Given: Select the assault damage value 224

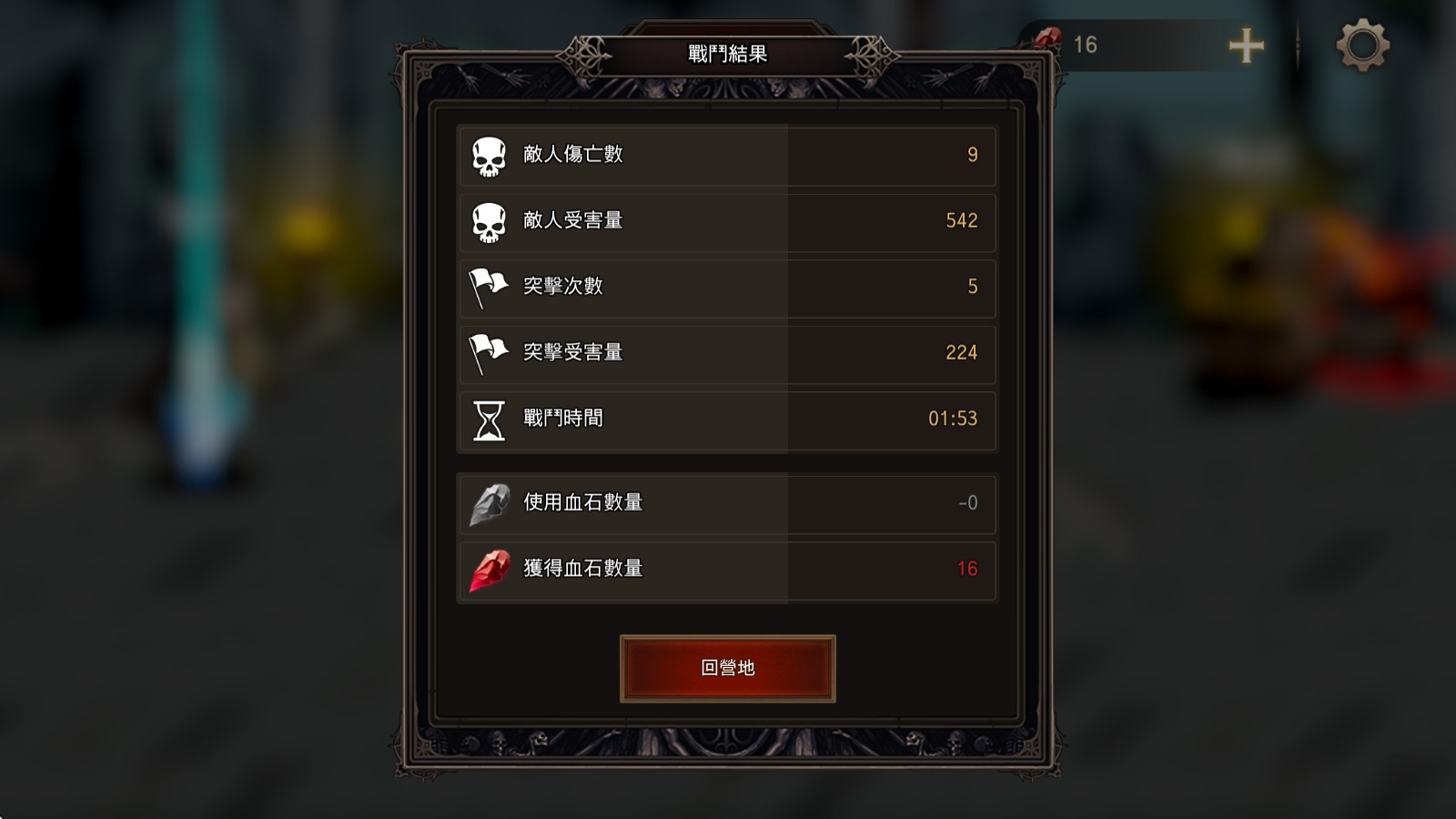Looking at the screenshot, I should click(962, 354).
